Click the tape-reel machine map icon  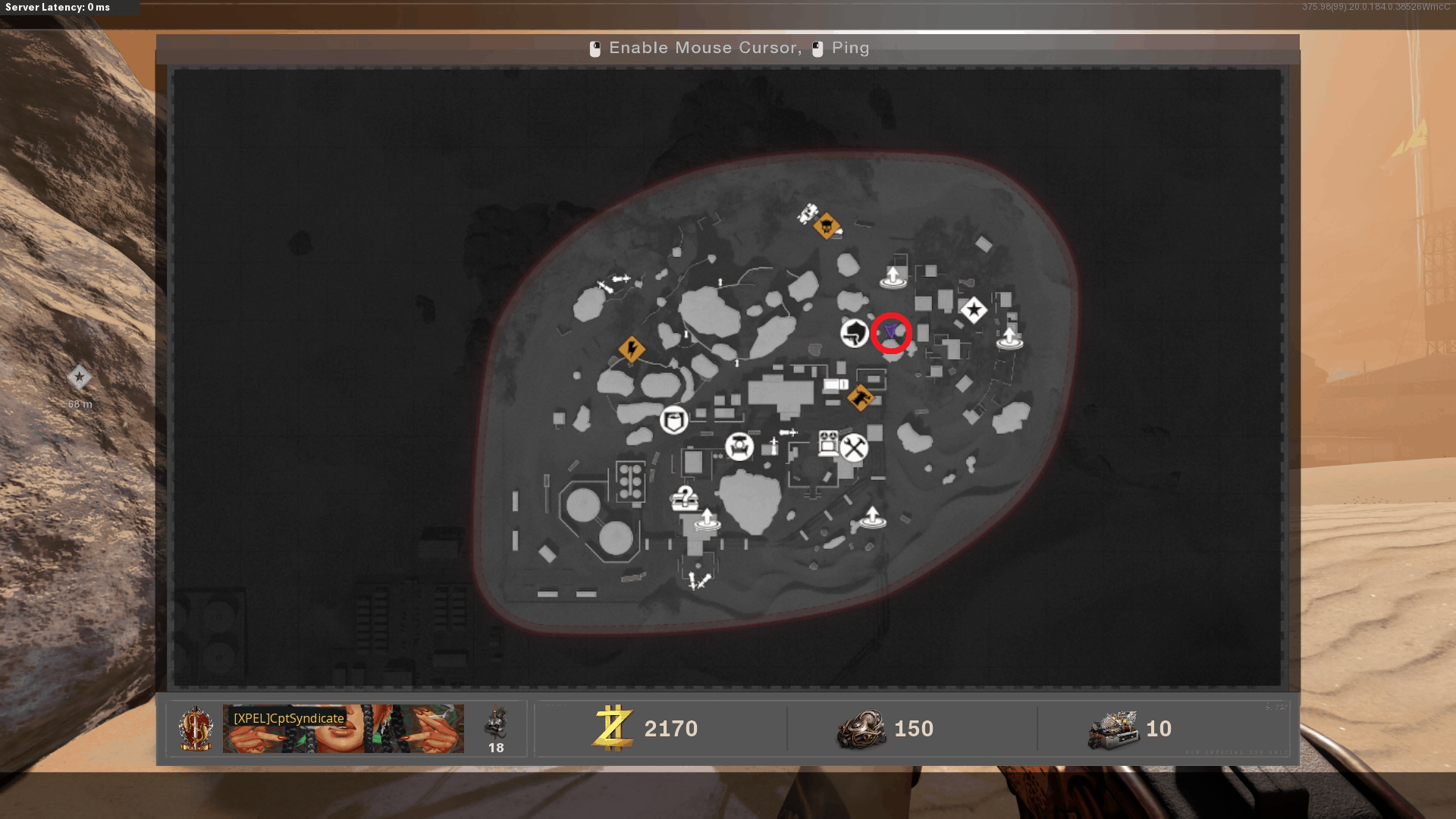[828, 441]
